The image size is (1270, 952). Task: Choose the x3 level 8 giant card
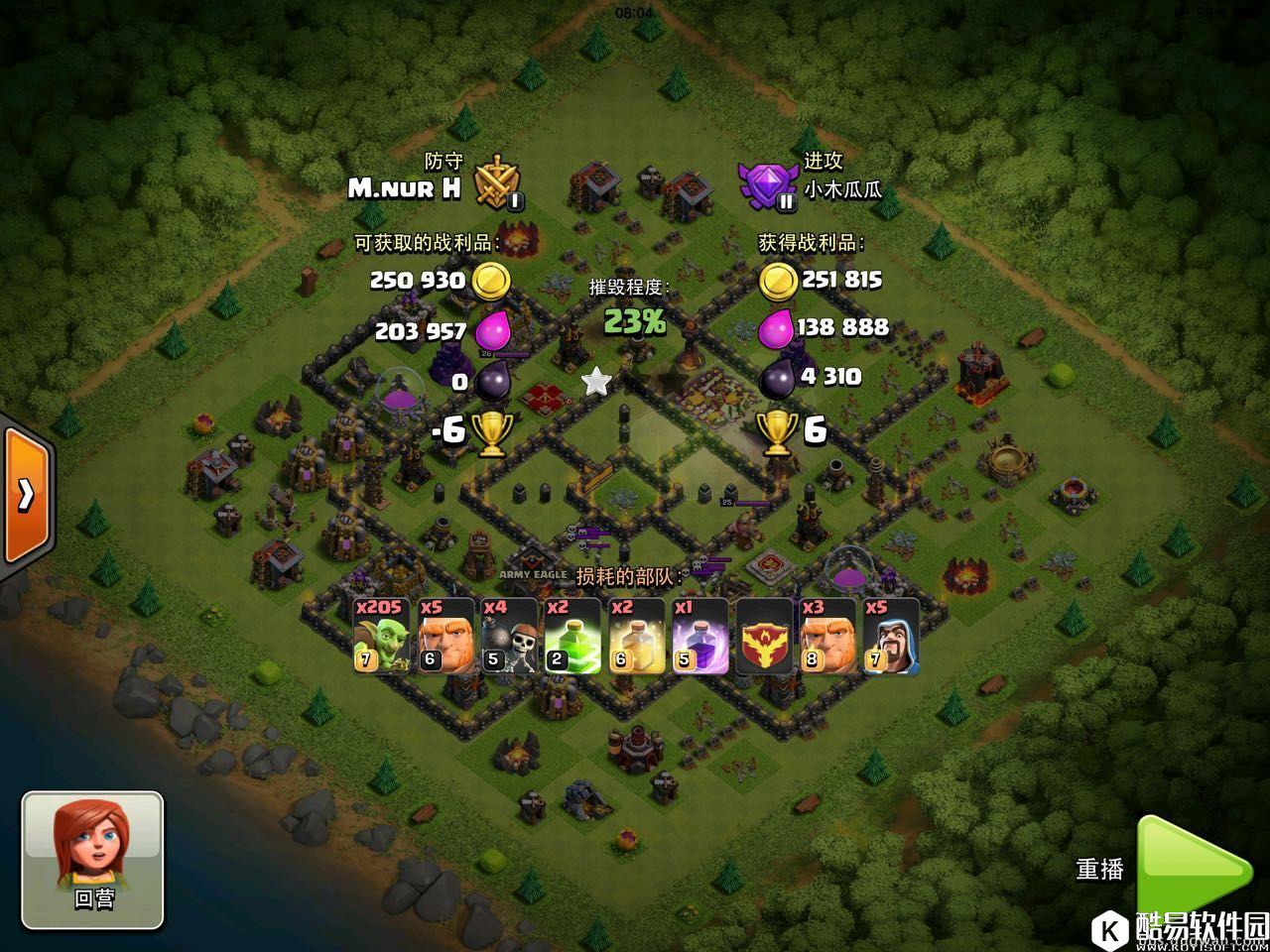tap(826, 636)
